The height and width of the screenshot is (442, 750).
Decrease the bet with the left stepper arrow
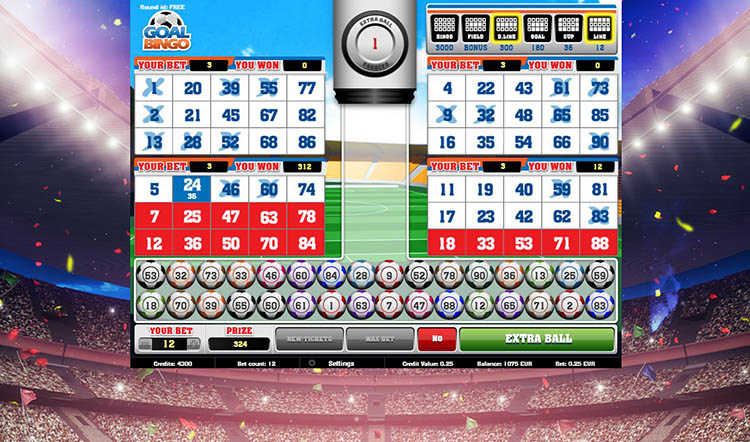(143, 344)
